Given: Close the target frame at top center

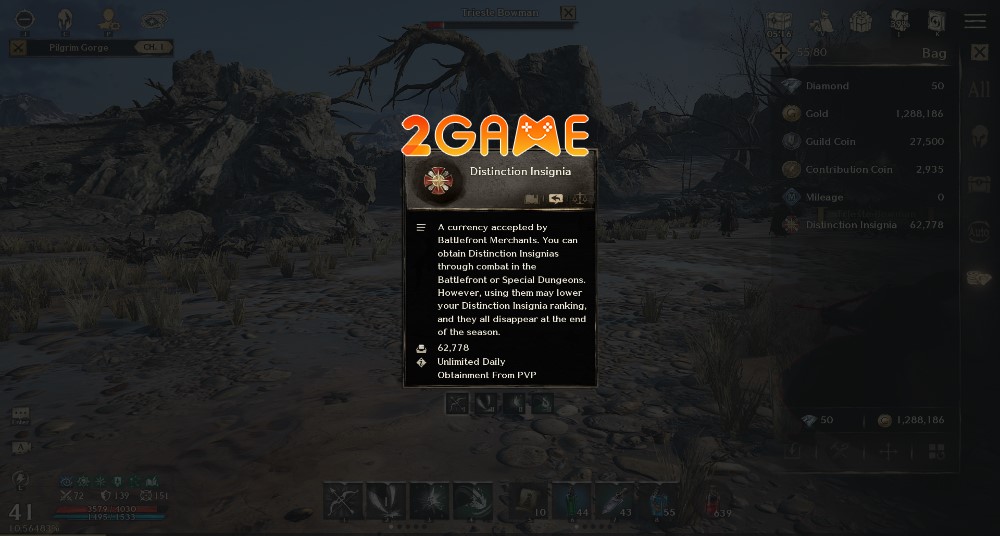Looking at the screenshot, I should (568, 13).
